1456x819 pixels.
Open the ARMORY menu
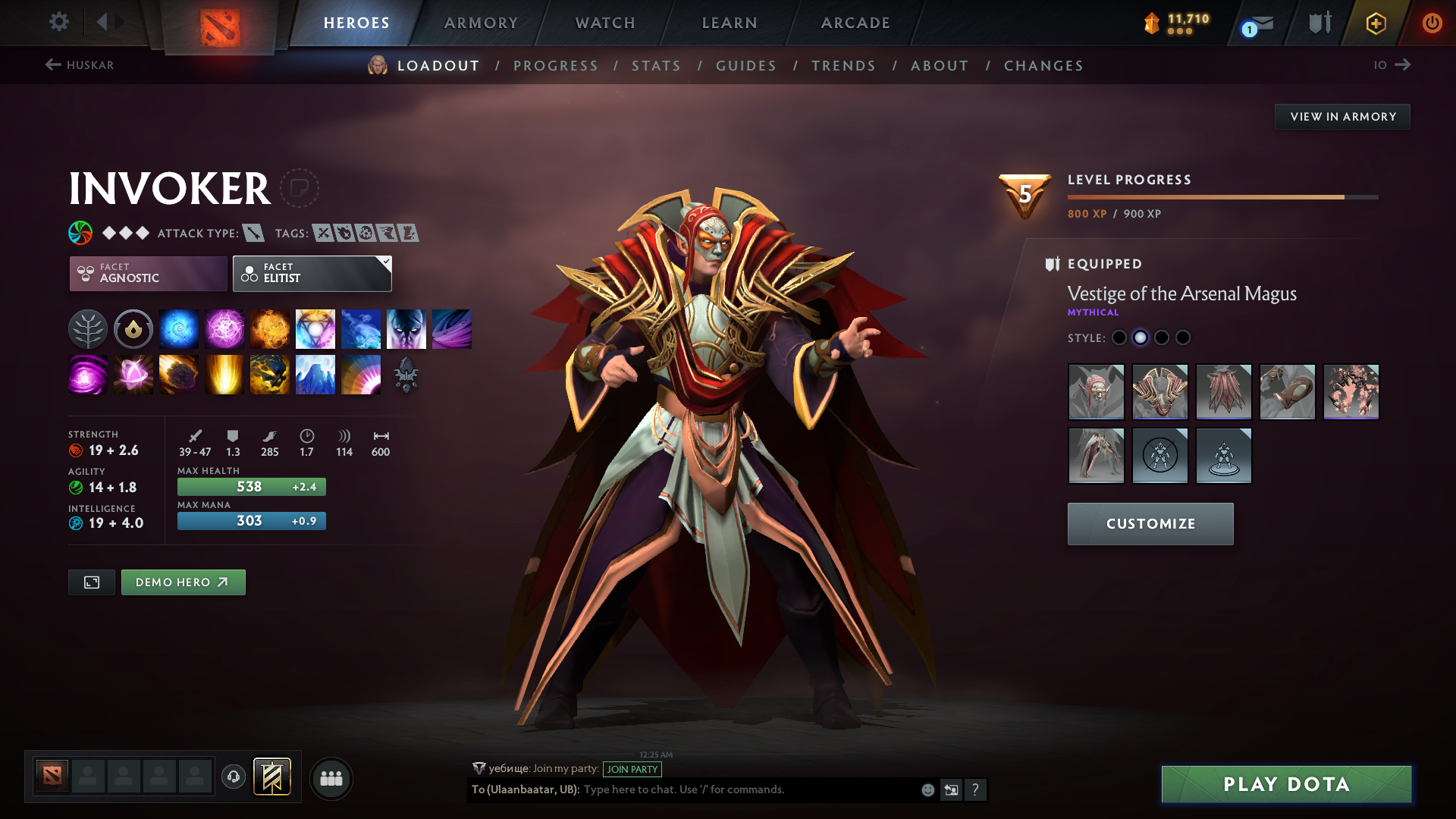point(481,23)
